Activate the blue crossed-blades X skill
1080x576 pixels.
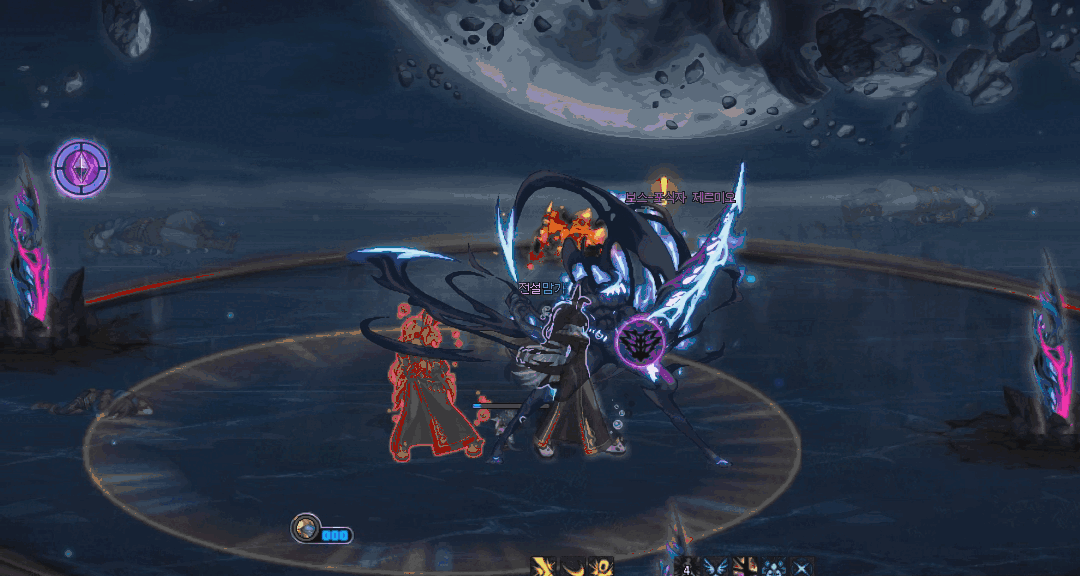[801, 568]
